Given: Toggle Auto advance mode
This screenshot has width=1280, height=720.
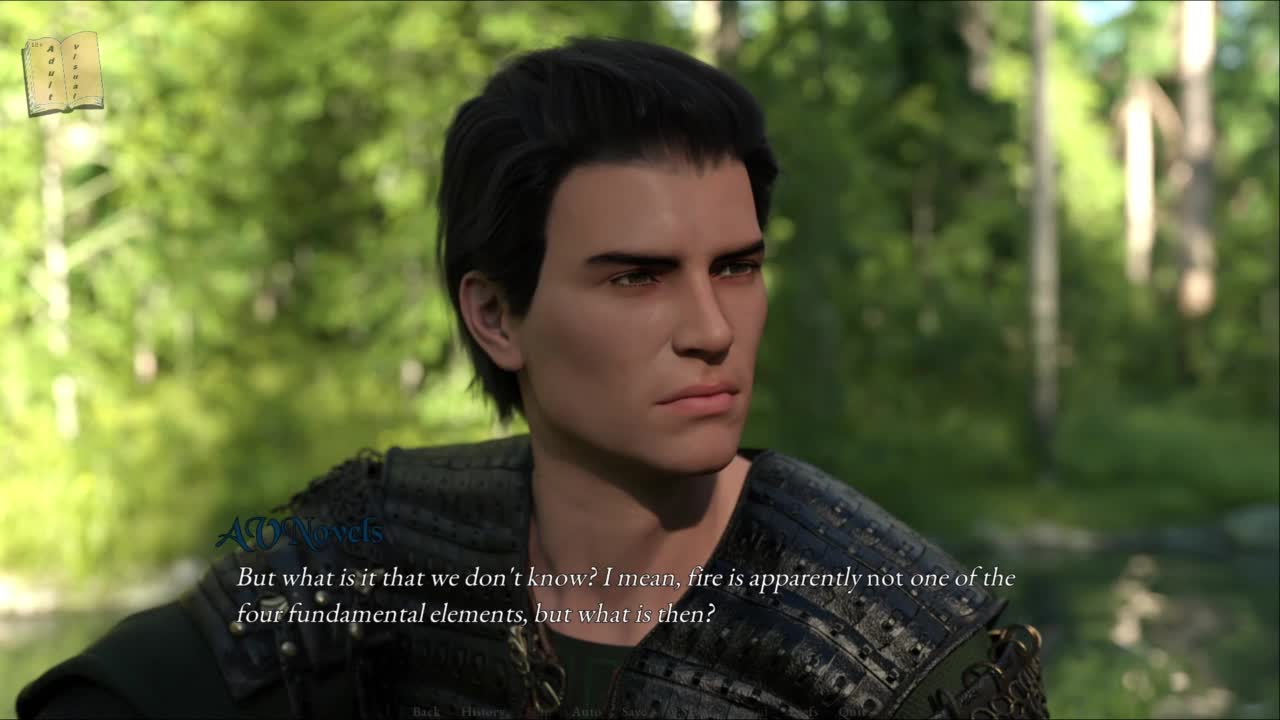Looking at the screenshot, I should [x=586, y=711].
